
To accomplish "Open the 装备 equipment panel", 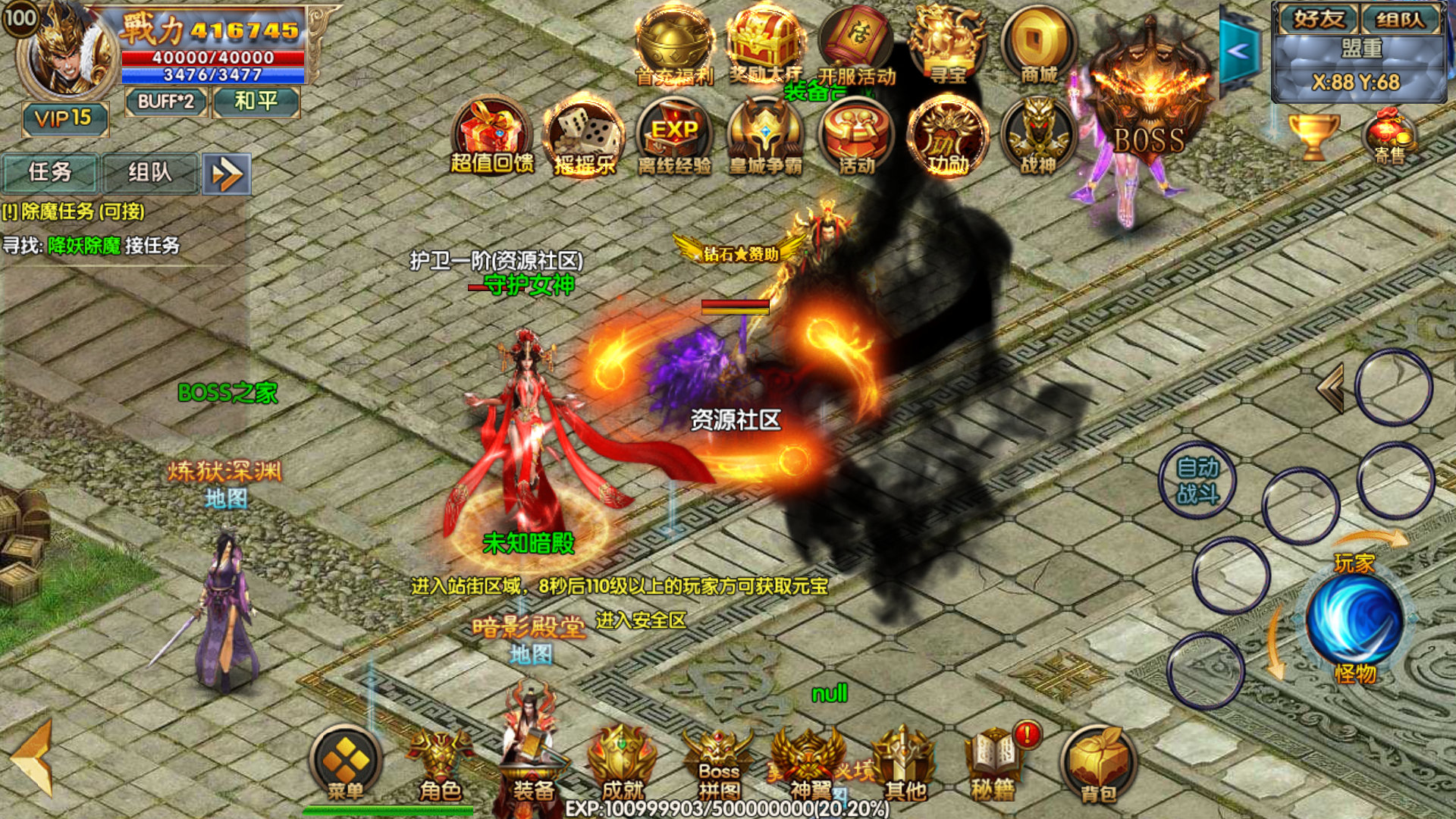I will [532, 767].
